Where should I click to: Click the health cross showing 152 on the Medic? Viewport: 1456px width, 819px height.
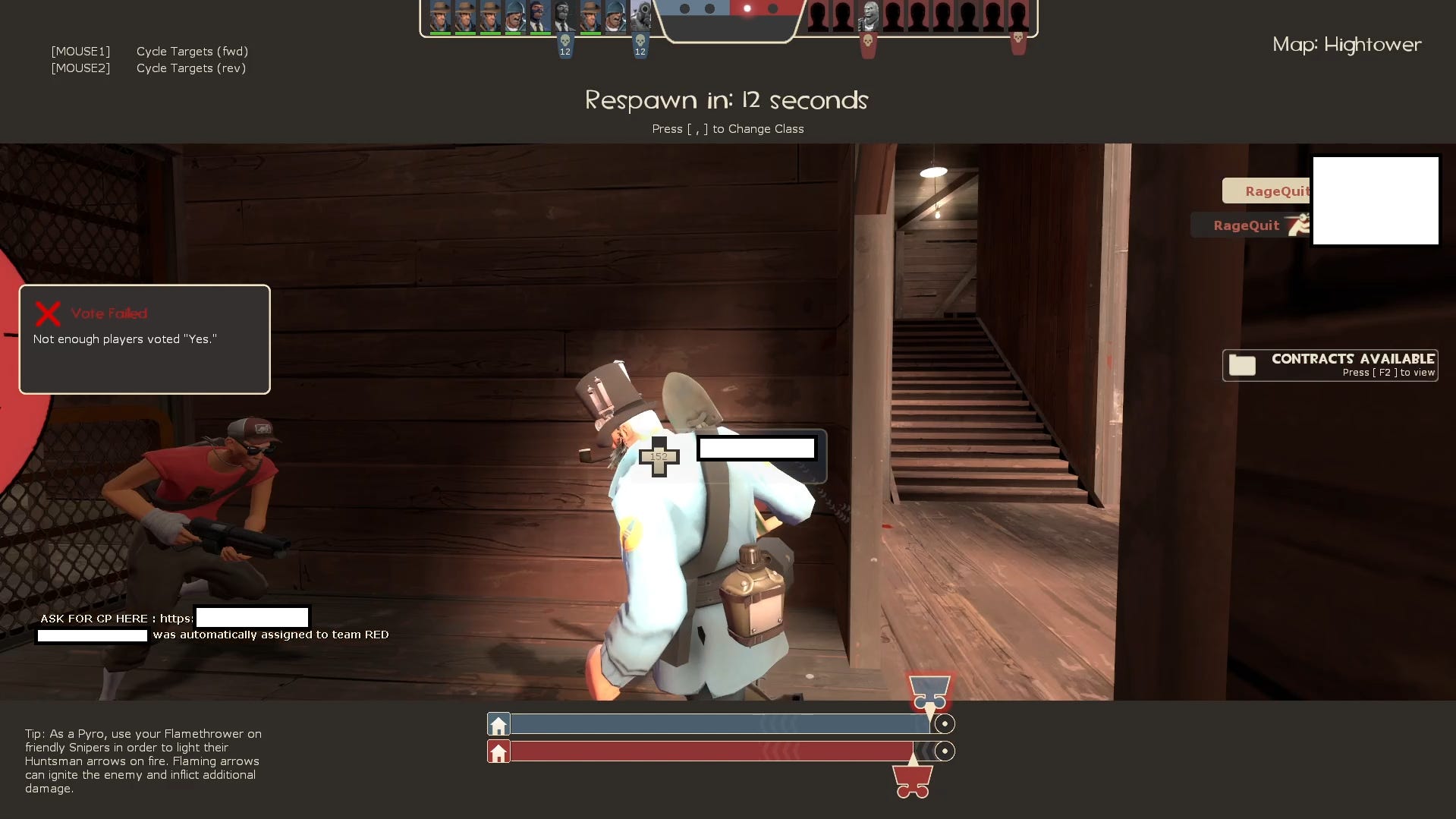pyautogui.click(x=659, y=456)
